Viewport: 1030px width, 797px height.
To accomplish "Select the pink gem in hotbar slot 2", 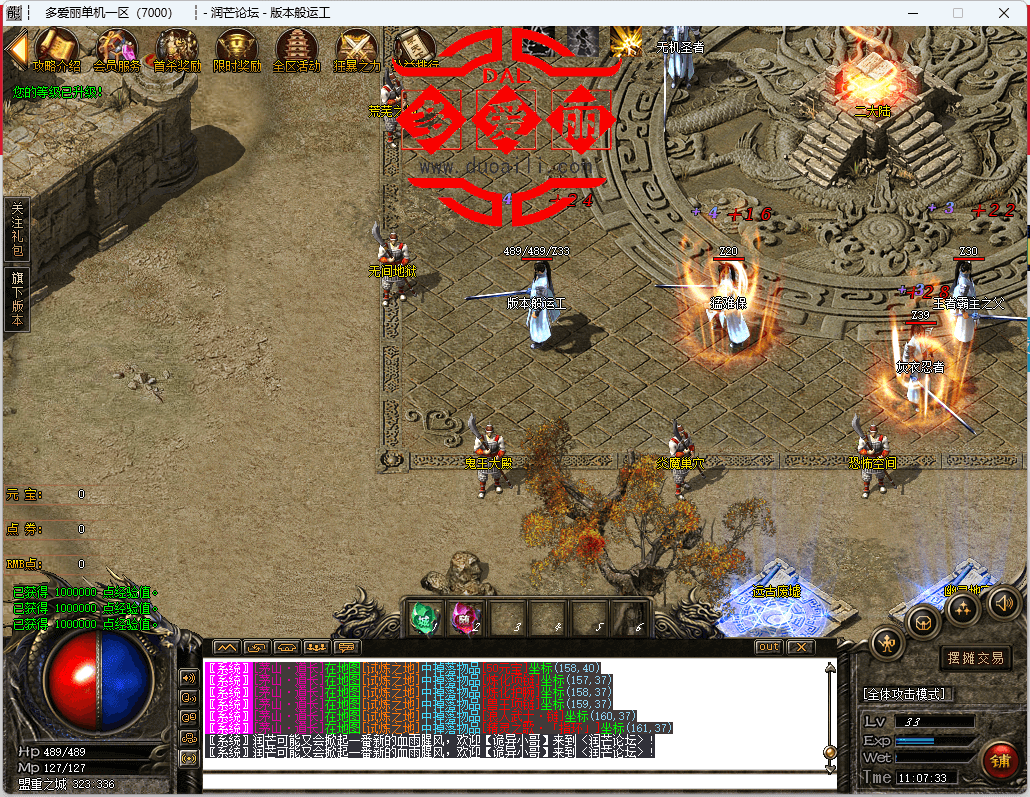I will pos(462,617).
